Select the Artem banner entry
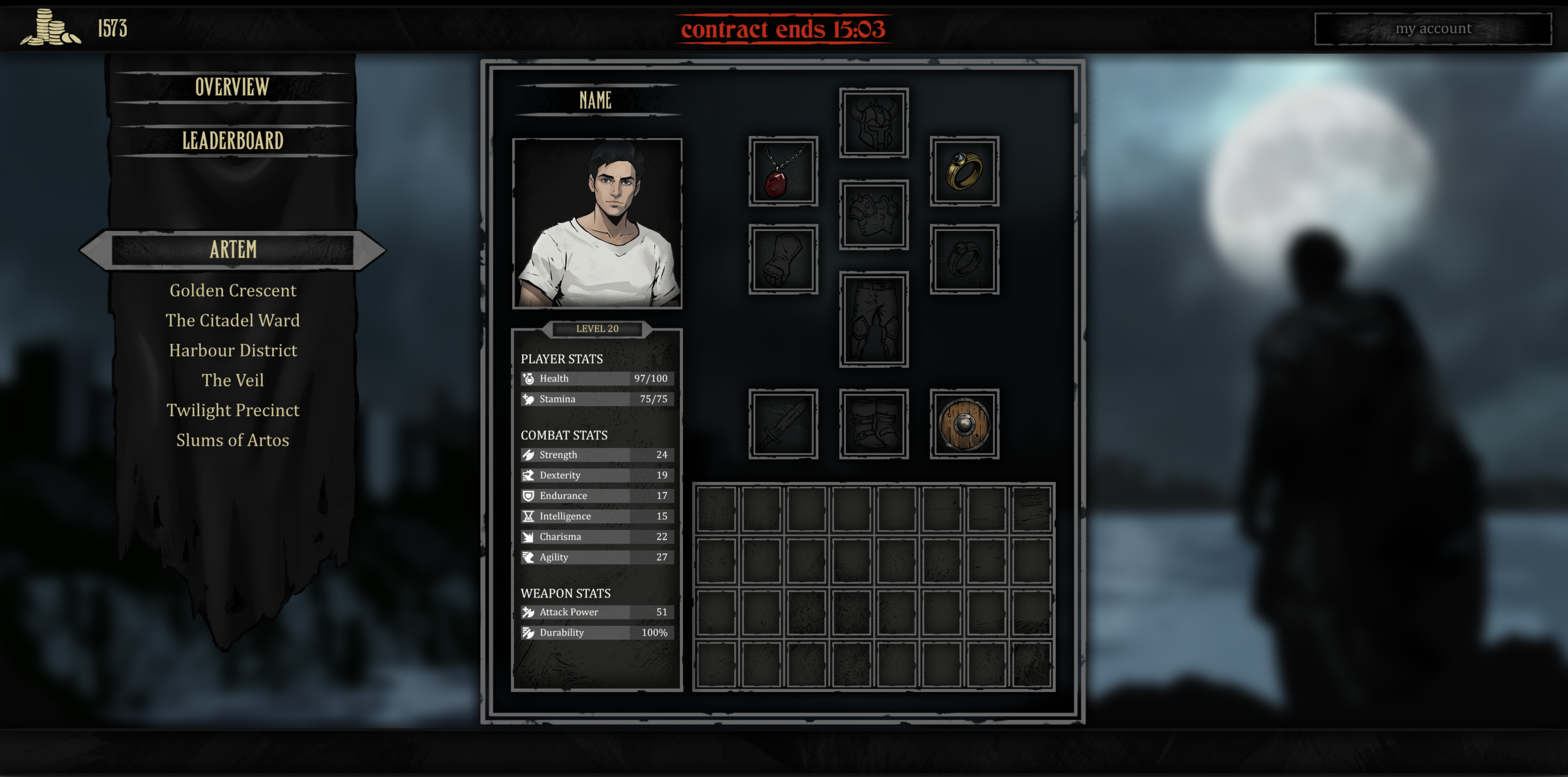 coord(233,250)
